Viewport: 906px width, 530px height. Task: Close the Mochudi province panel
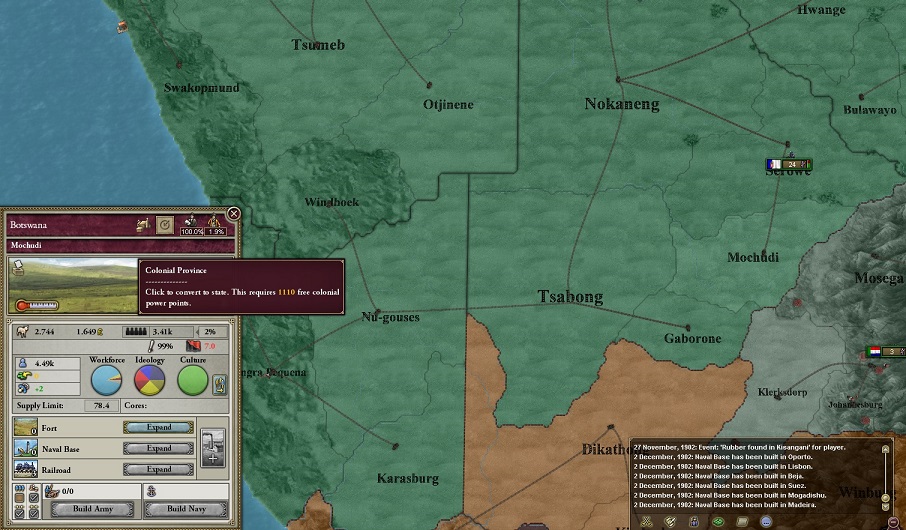(x=233, y=213)
